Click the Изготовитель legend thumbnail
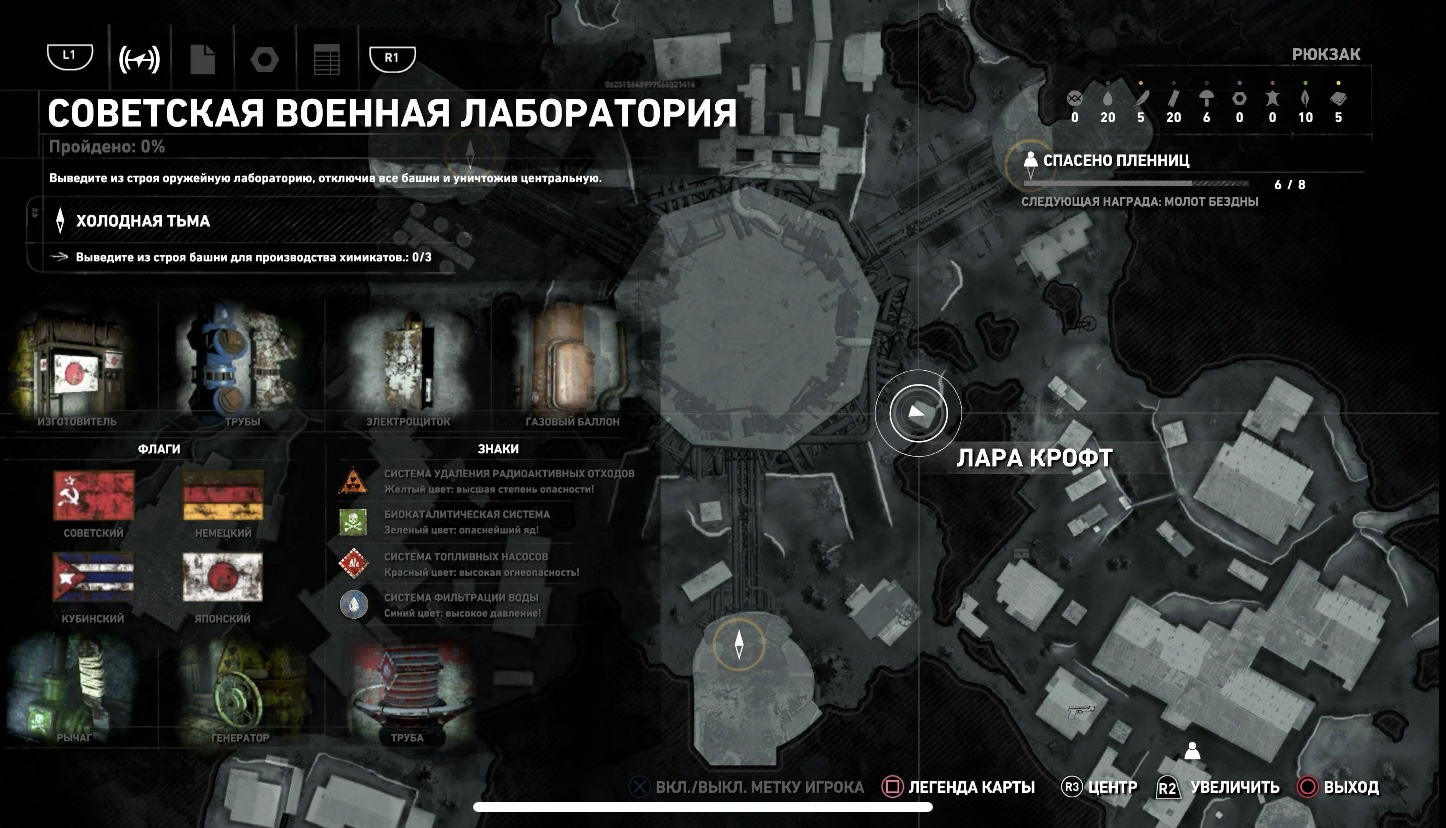 point(78,365)
